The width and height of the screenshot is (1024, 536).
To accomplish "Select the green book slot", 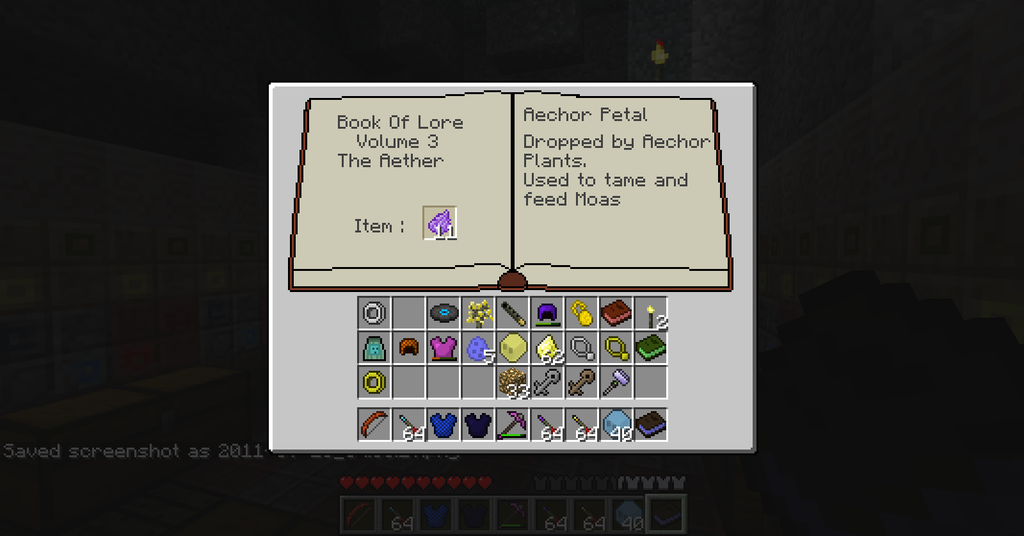I will click(651, 348).
